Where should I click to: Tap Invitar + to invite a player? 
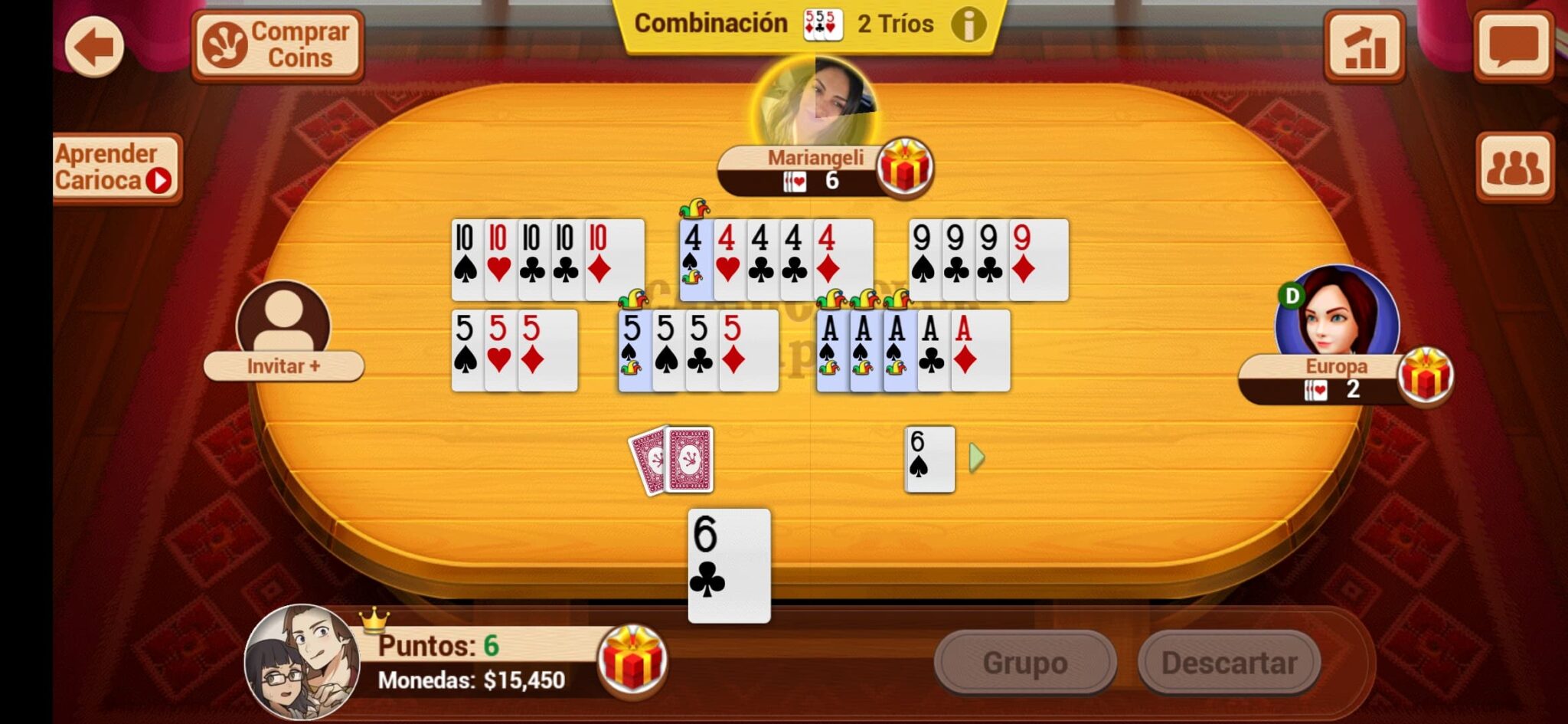(283, 367)
